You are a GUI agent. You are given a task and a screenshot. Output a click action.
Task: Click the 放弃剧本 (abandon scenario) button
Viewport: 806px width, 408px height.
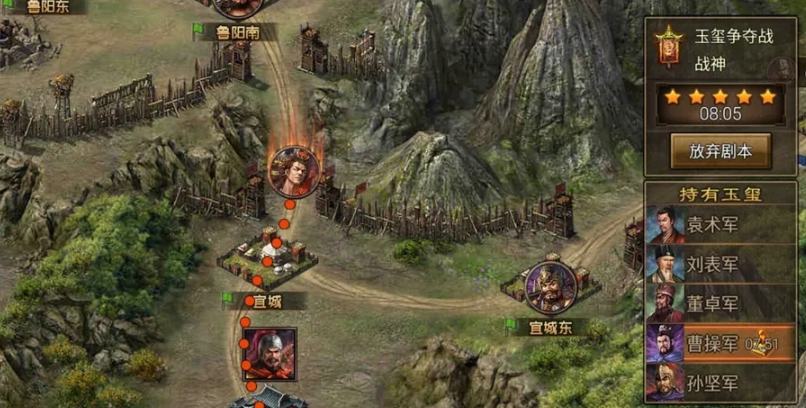720,151
